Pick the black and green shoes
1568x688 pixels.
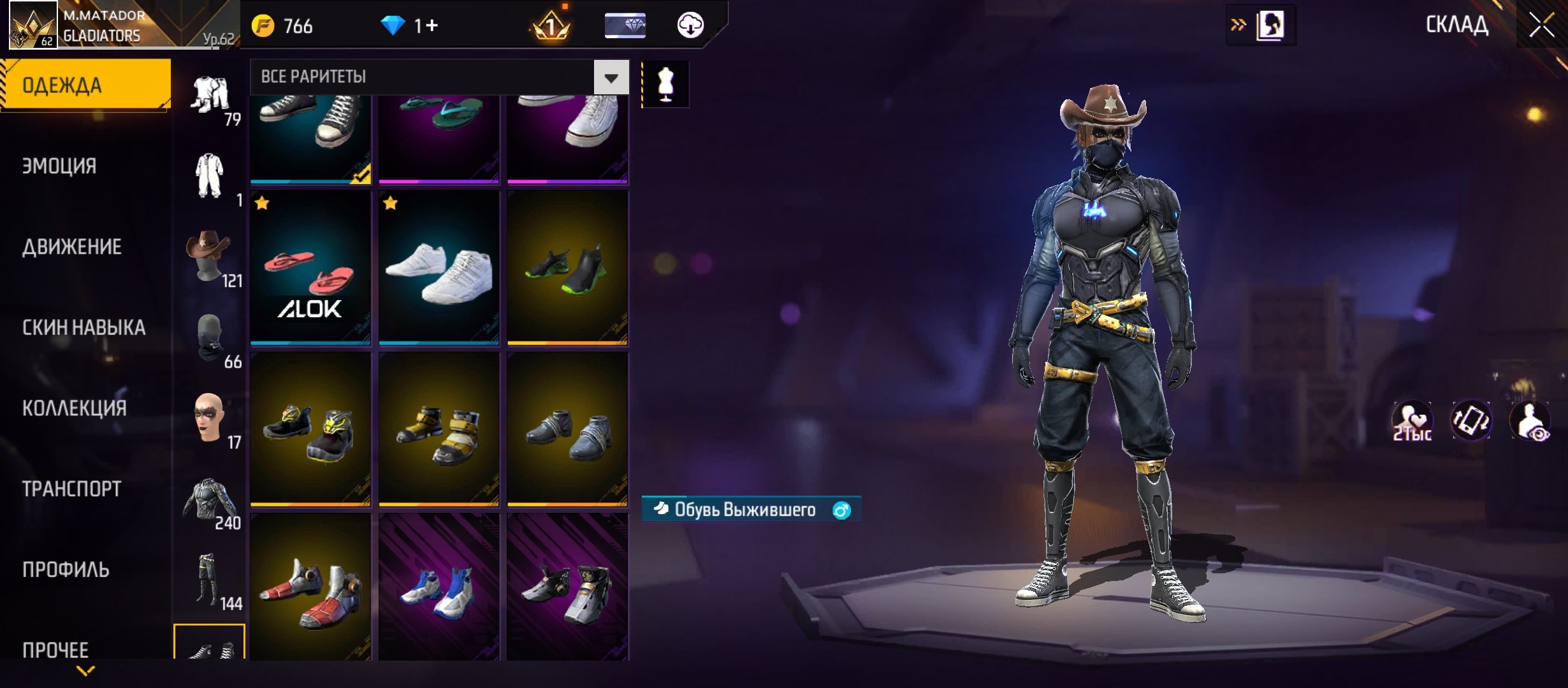point(567,268)
